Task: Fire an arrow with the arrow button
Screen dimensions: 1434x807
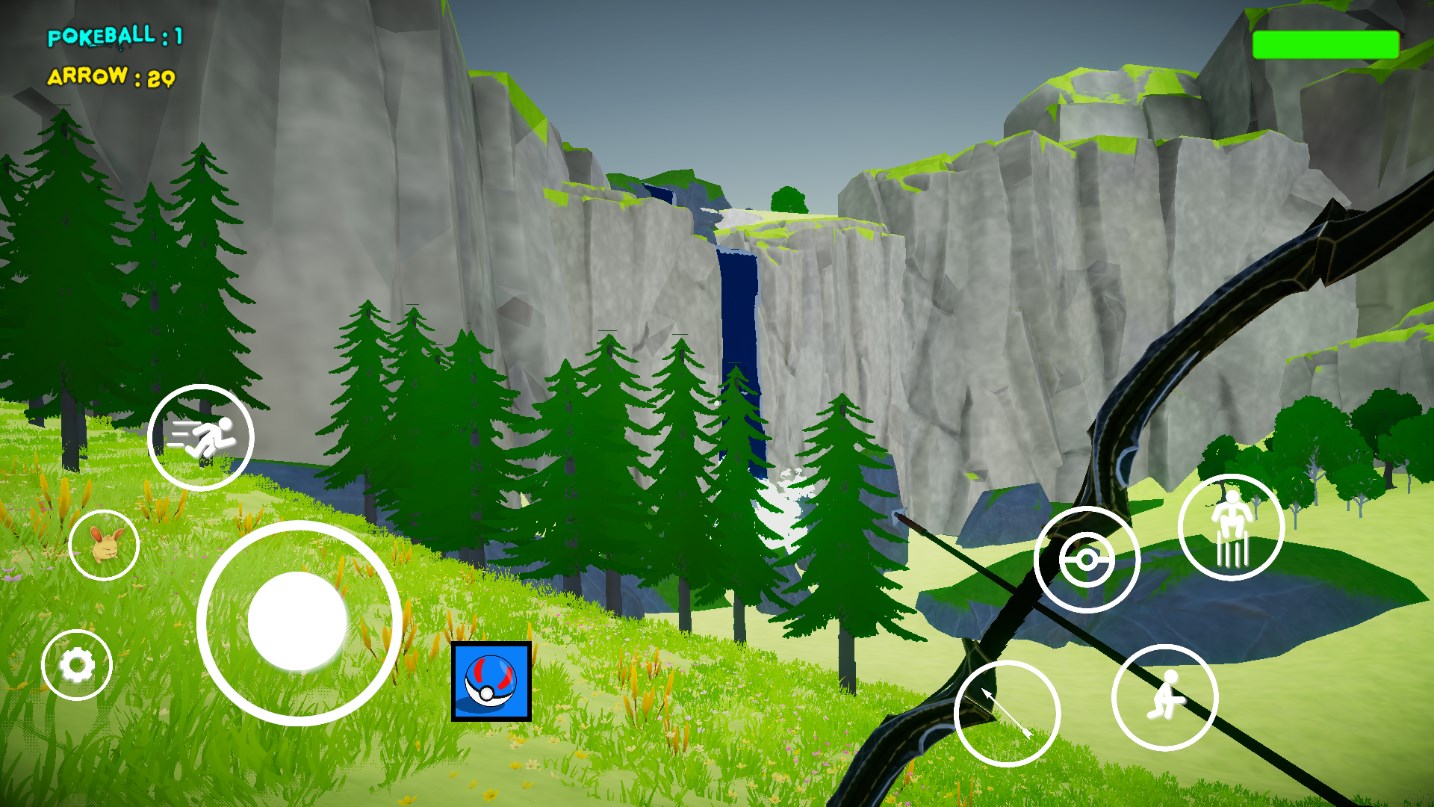Action: click(1007, 713)
